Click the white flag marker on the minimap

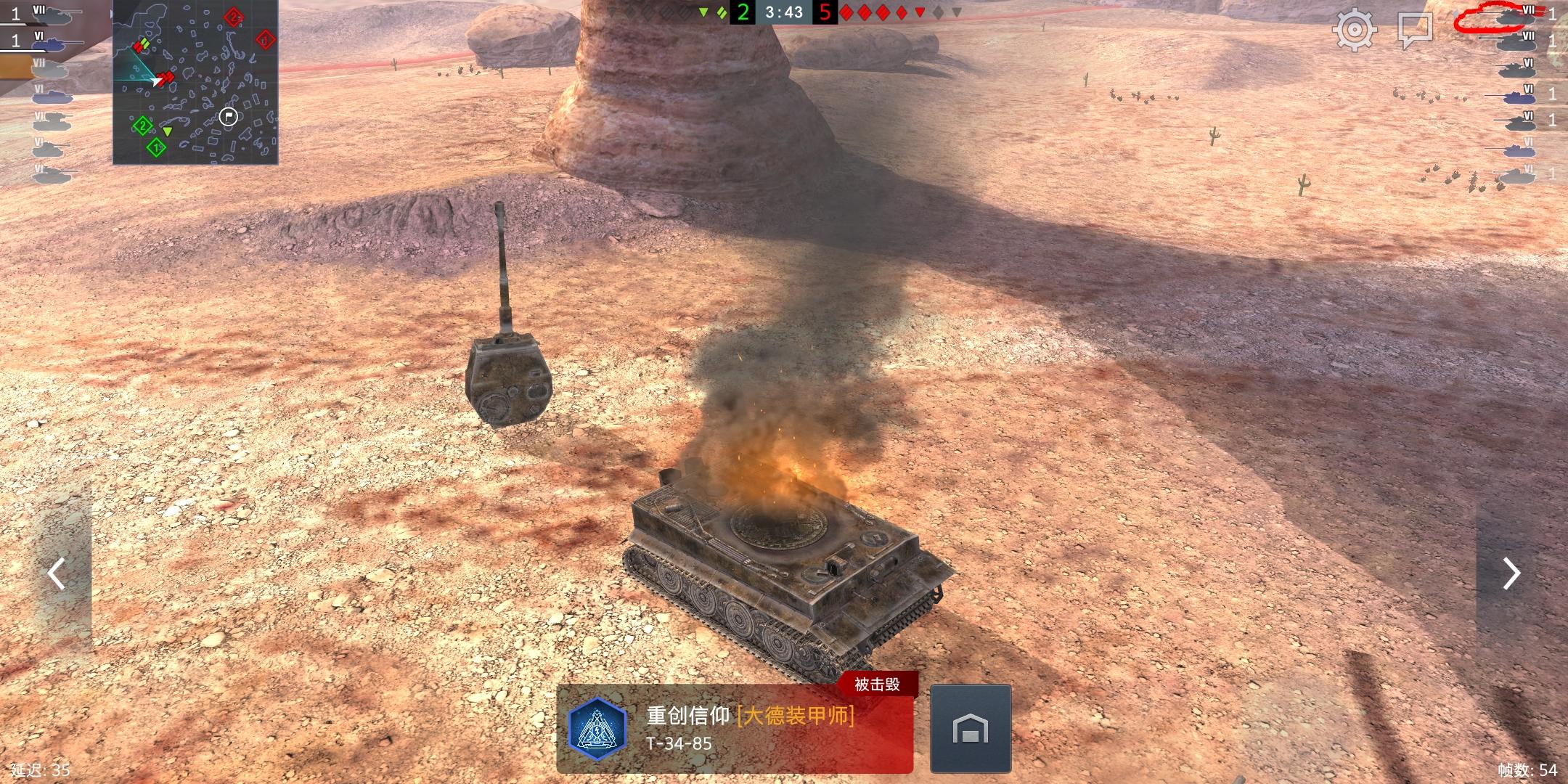tap(227, 115)
